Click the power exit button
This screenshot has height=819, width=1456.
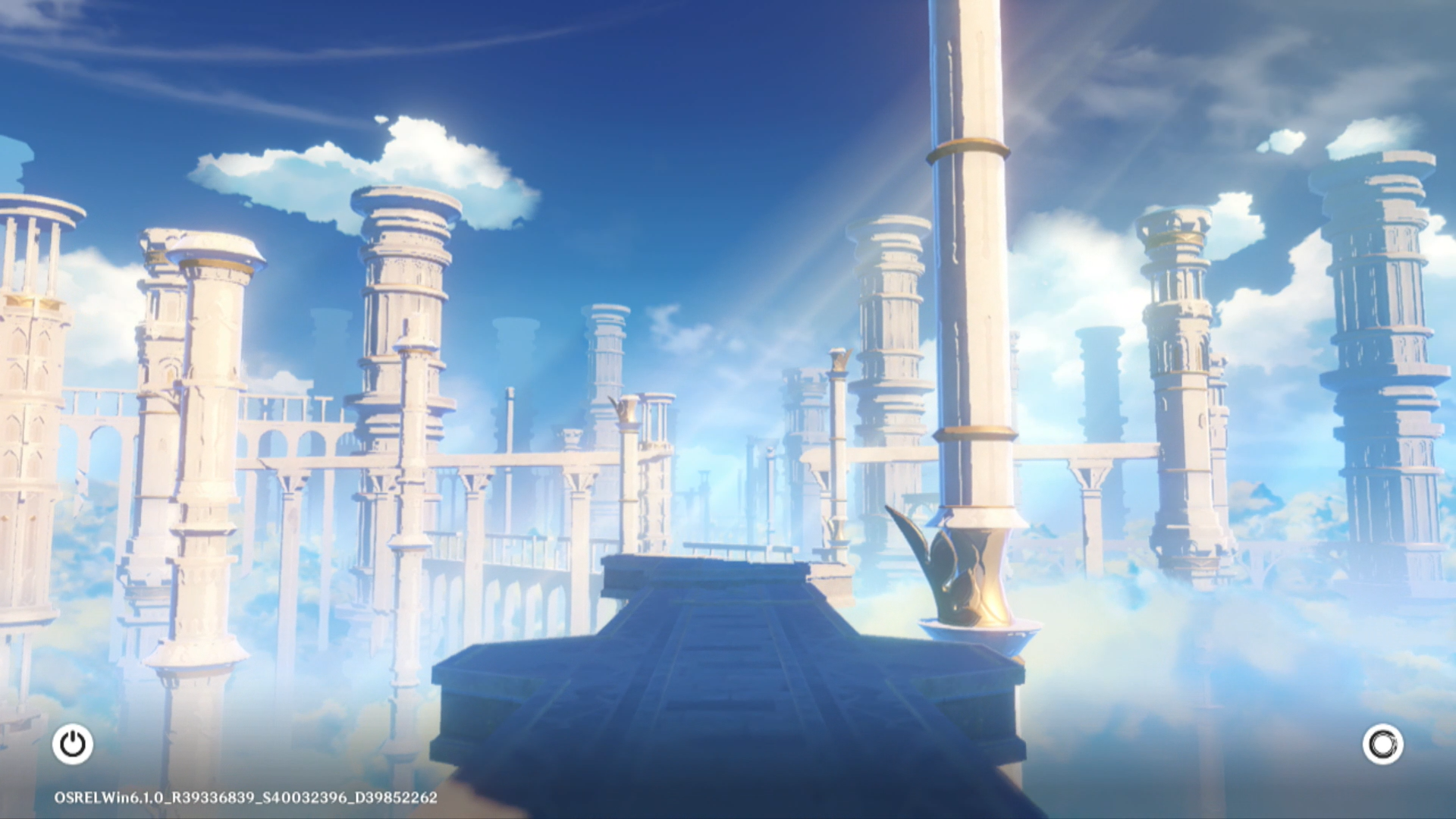[x=73, y=744]
